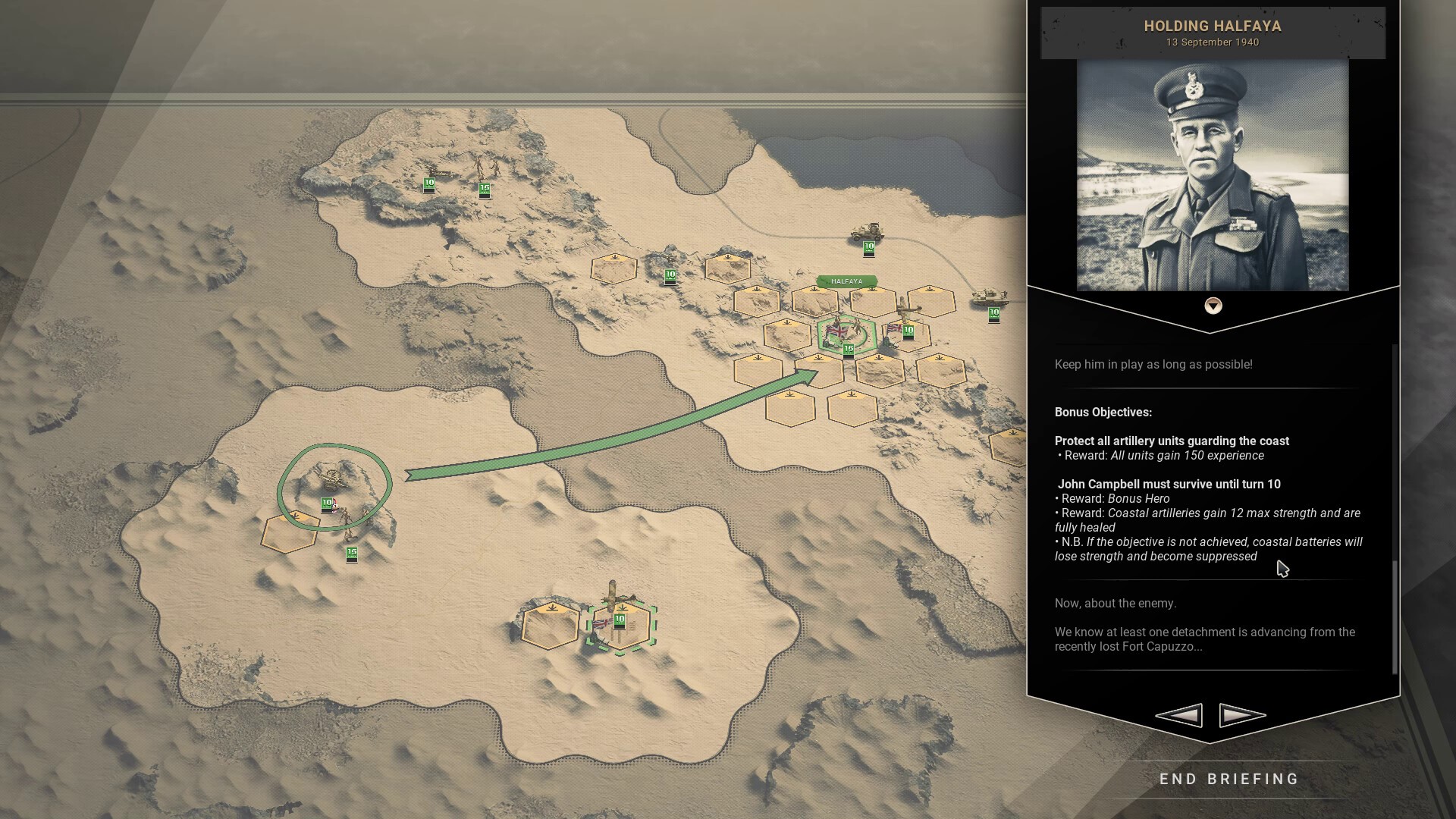
Task: Go to the next briefing page
Action: pyautogui.click(x=1242, y=714)
